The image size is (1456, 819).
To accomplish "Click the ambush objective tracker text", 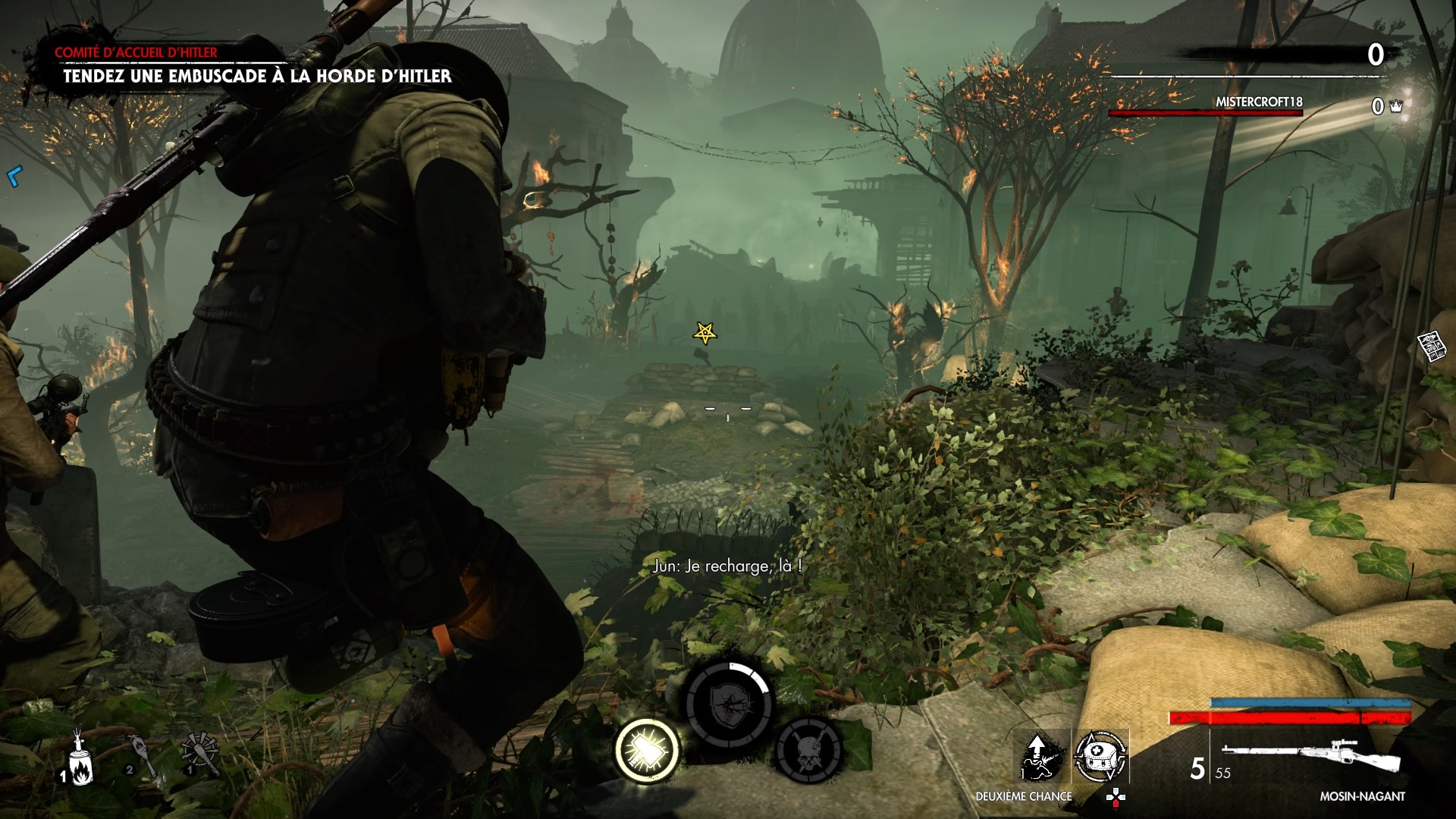I will tap(257, 76).
